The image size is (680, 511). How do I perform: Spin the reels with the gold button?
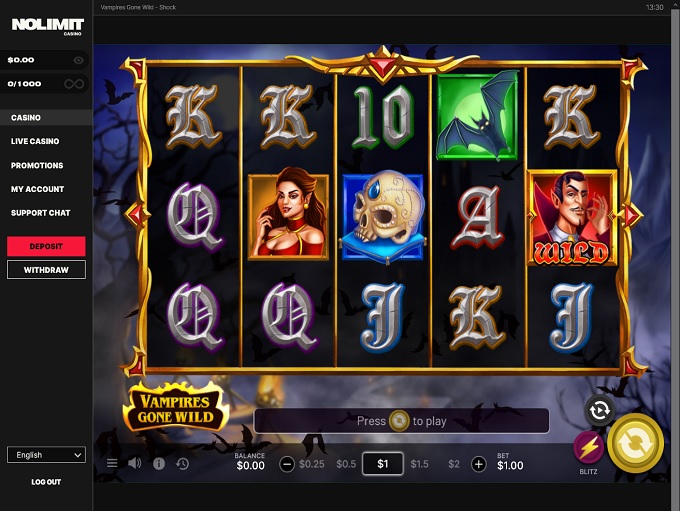click(635, 442)
